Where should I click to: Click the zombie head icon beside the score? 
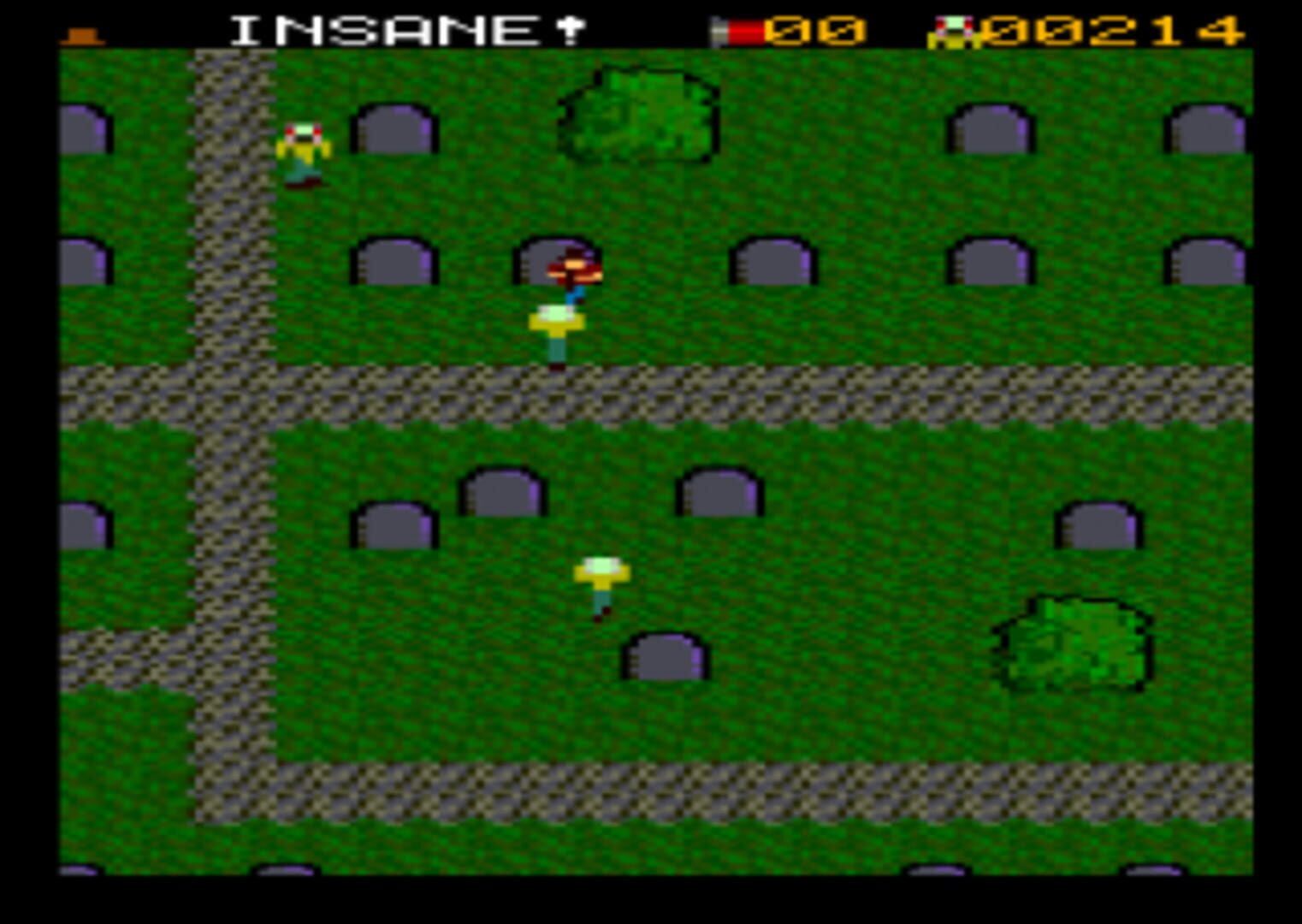tap(952, 29)
